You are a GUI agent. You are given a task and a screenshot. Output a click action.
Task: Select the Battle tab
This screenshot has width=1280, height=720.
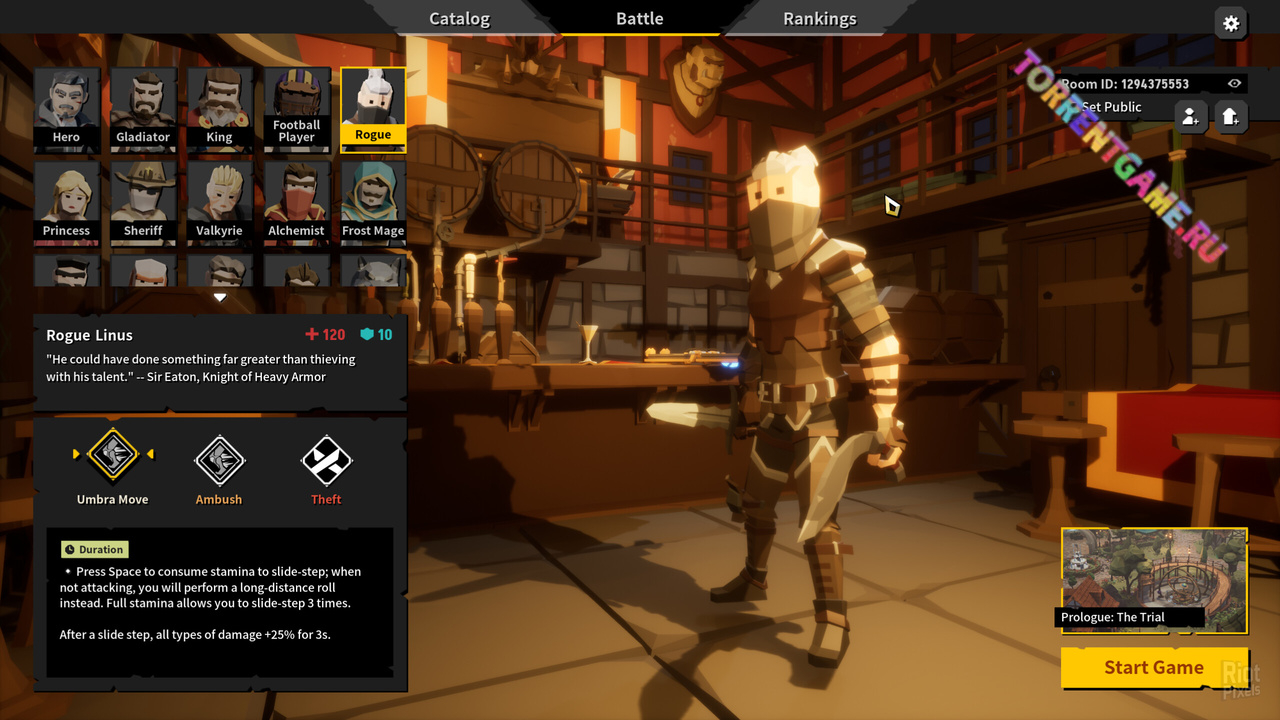point(640,19)
